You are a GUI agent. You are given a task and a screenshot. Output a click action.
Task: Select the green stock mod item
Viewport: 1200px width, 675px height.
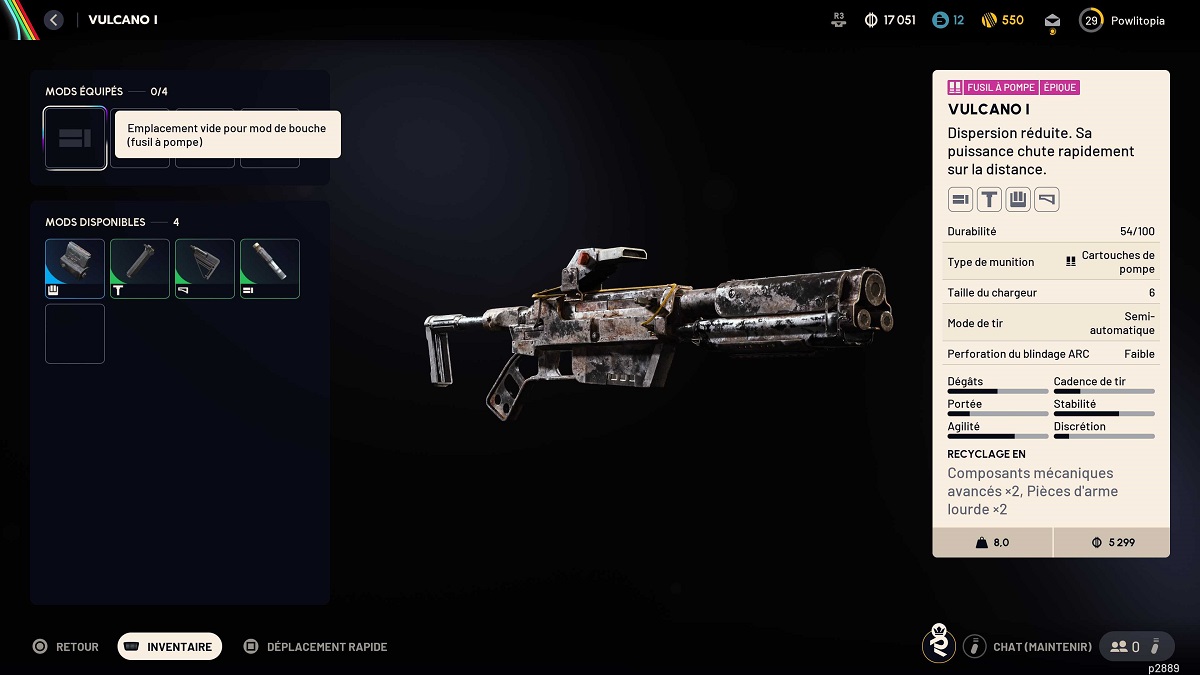205,268
